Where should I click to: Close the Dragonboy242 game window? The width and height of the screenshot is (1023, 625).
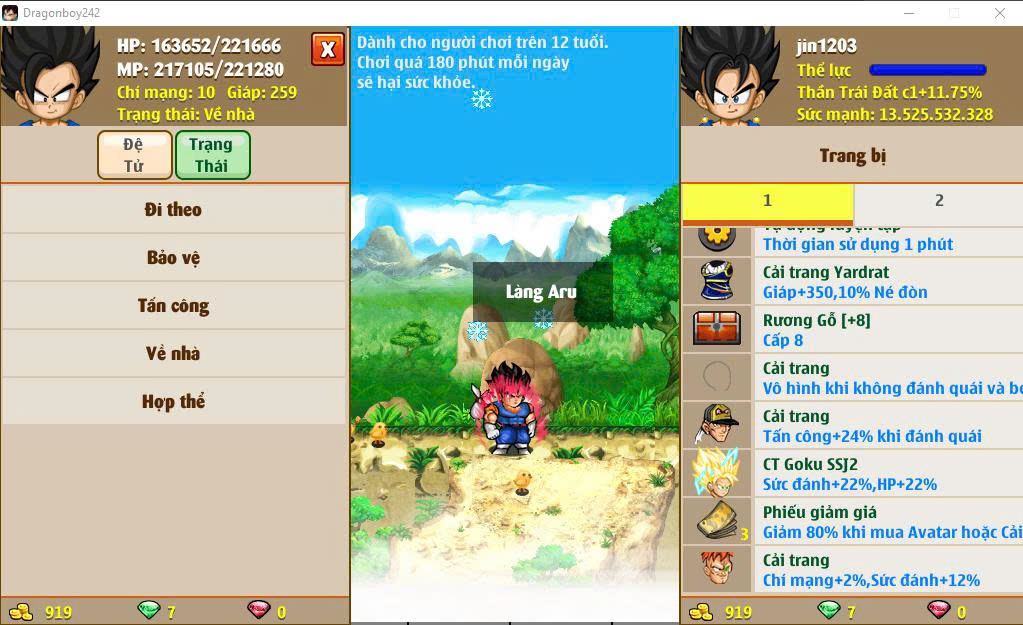(1000, 13)
